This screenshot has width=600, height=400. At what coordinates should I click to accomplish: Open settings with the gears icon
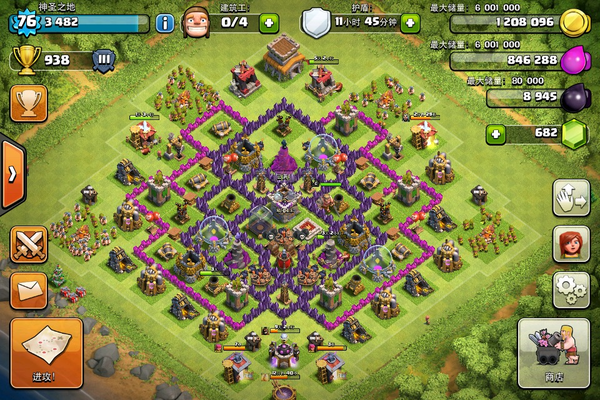click(x=571, y=289)
